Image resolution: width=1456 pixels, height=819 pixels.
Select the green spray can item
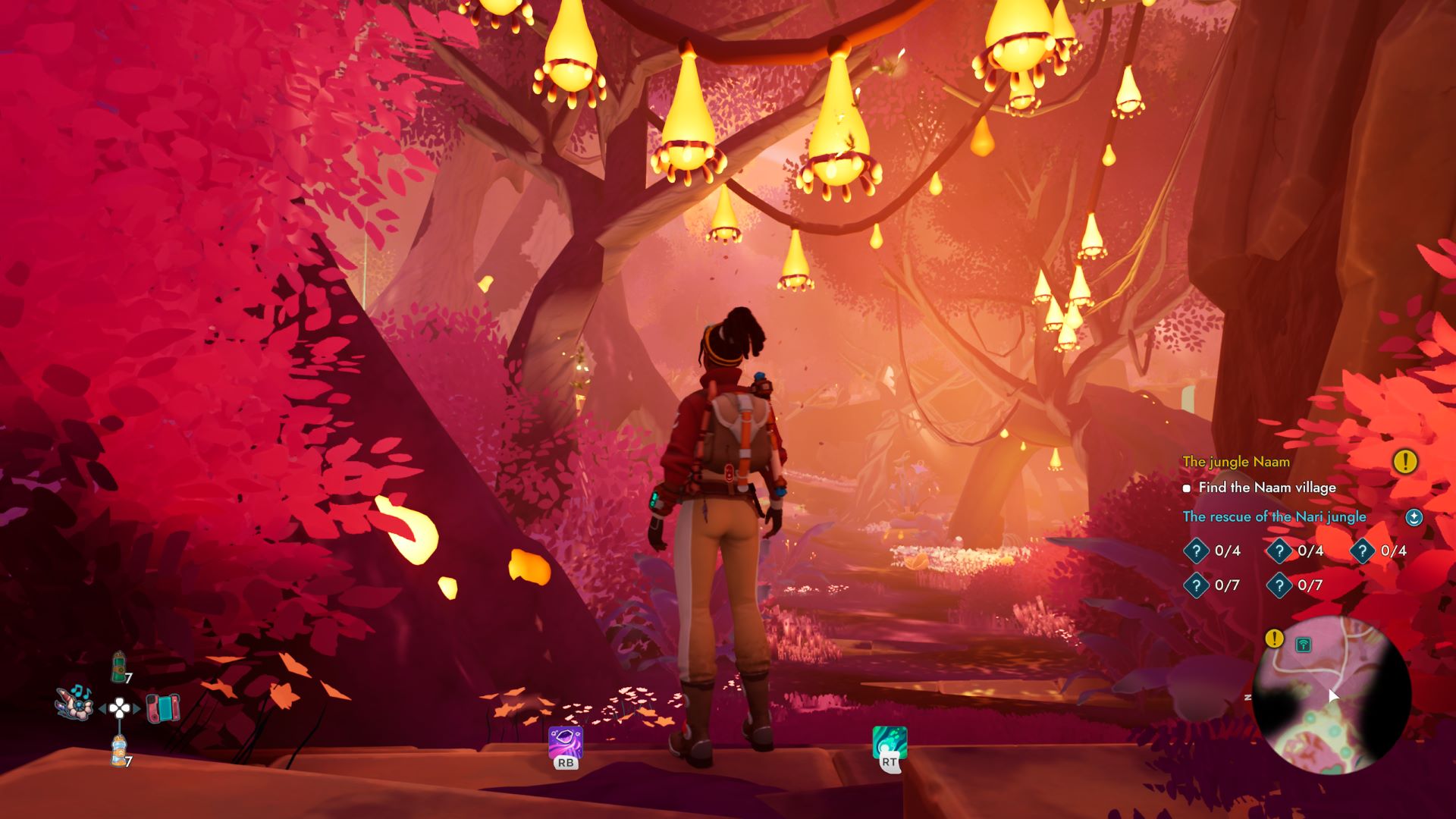pyautogui.click(x=119, y=667)
